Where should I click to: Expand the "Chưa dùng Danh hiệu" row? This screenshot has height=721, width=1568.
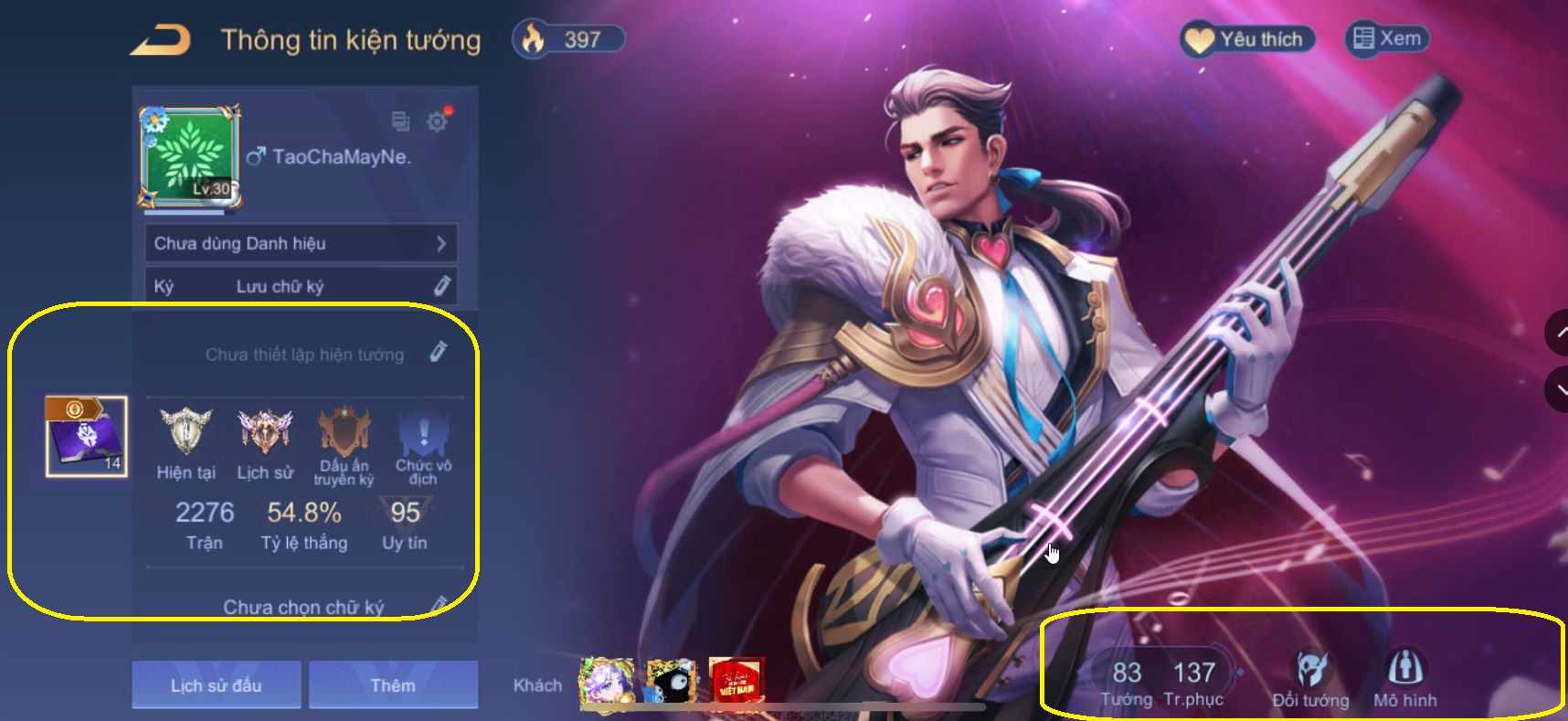point(302,243)
